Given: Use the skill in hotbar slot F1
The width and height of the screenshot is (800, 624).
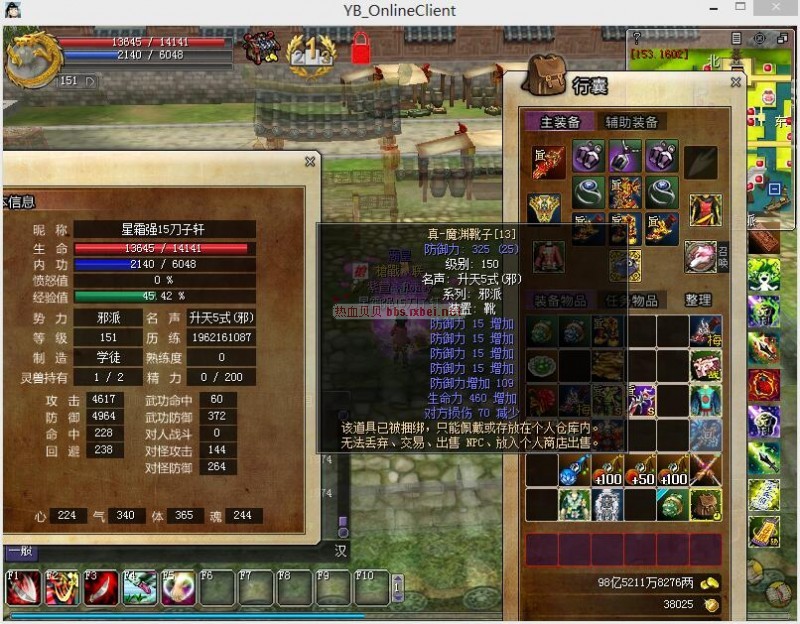Looking at the screenshot, I should 23,588.
